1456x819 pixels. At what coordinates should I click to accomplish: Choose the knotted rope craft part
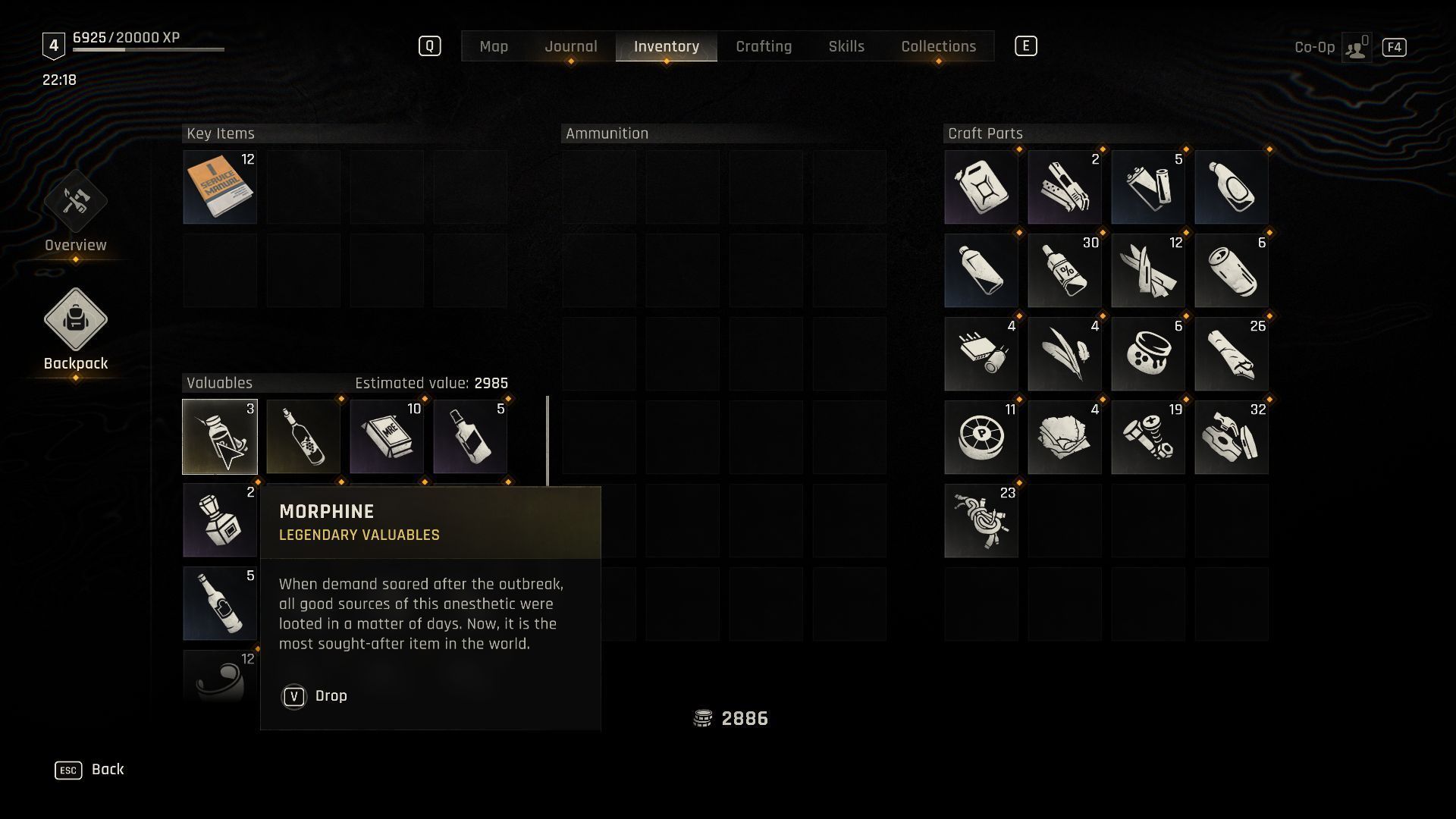pos(981,521)
